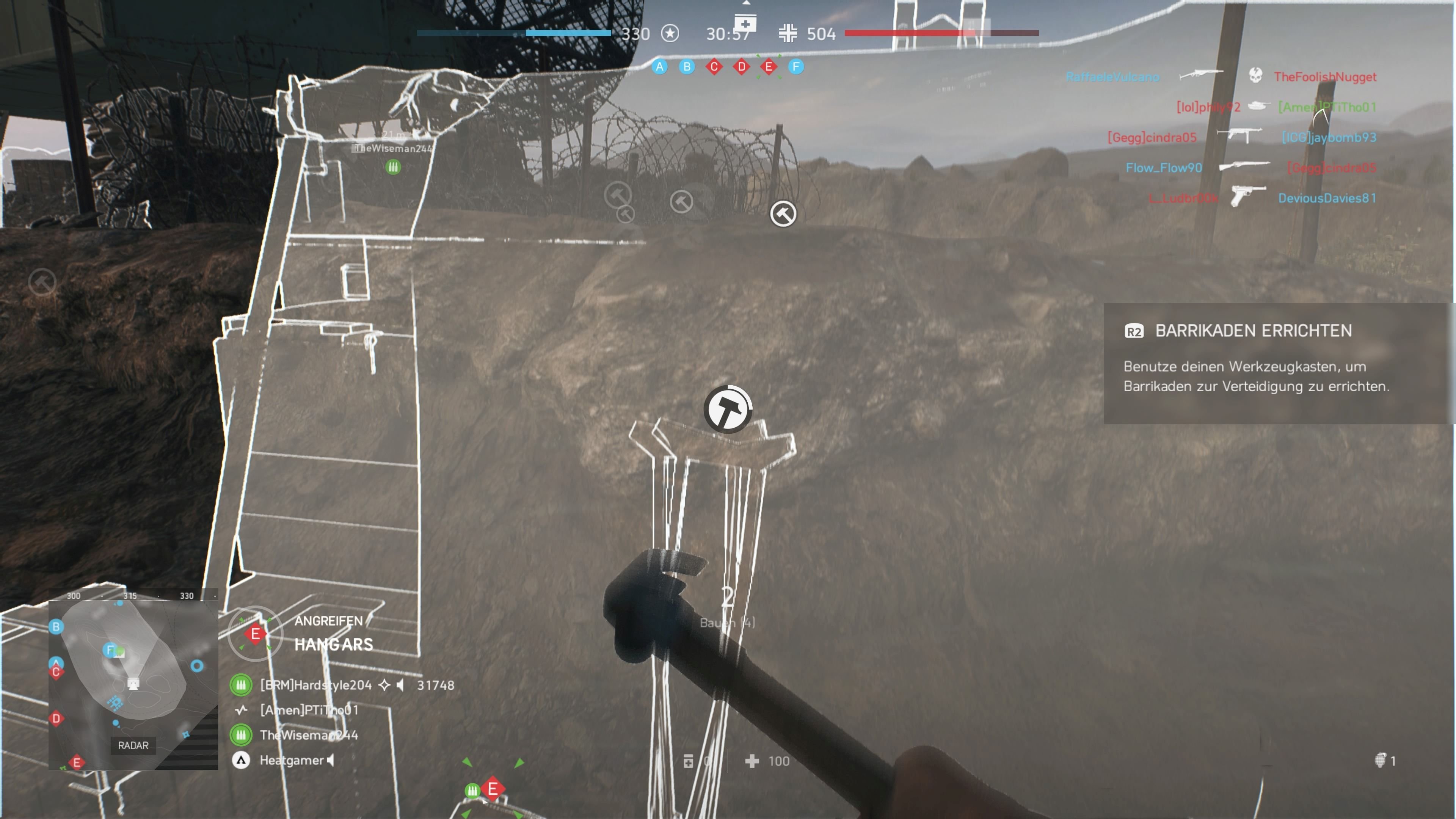Expand the RADAR label on the minimap
This screenshot has width=1456, height=819.
coord(133,745)
